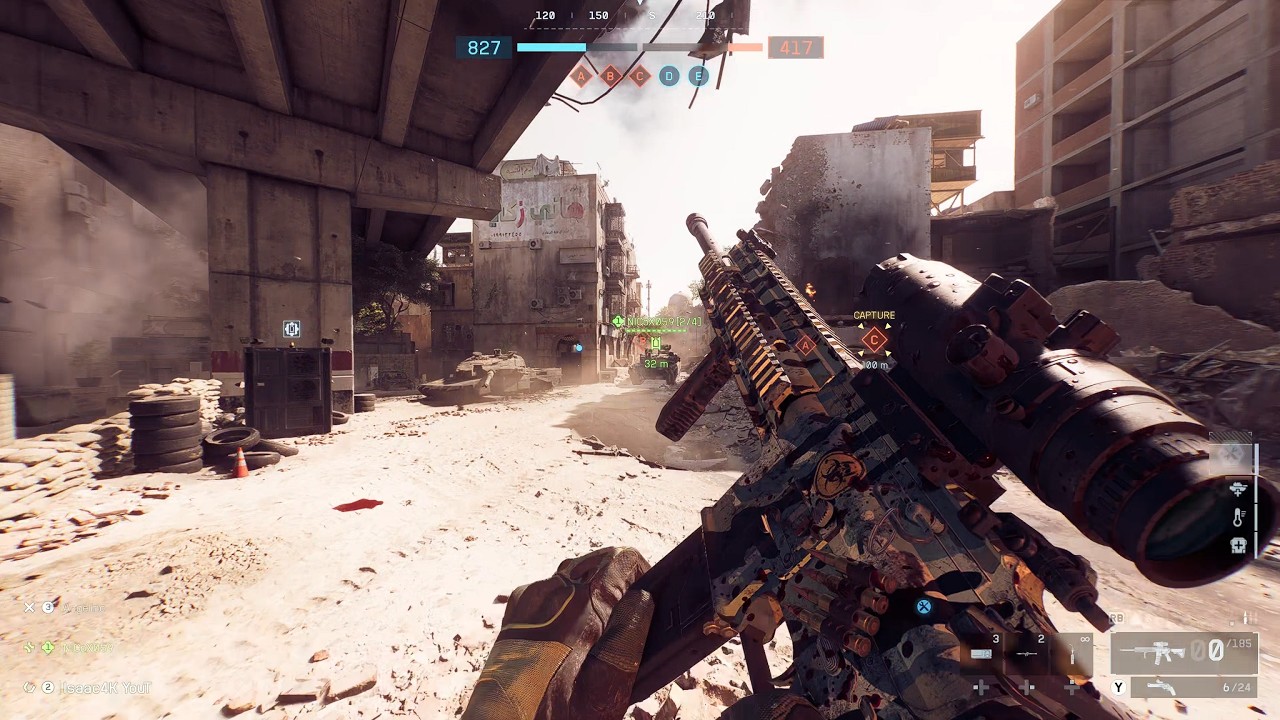Click the thermometer status icon

click(x=1239, y=517)
